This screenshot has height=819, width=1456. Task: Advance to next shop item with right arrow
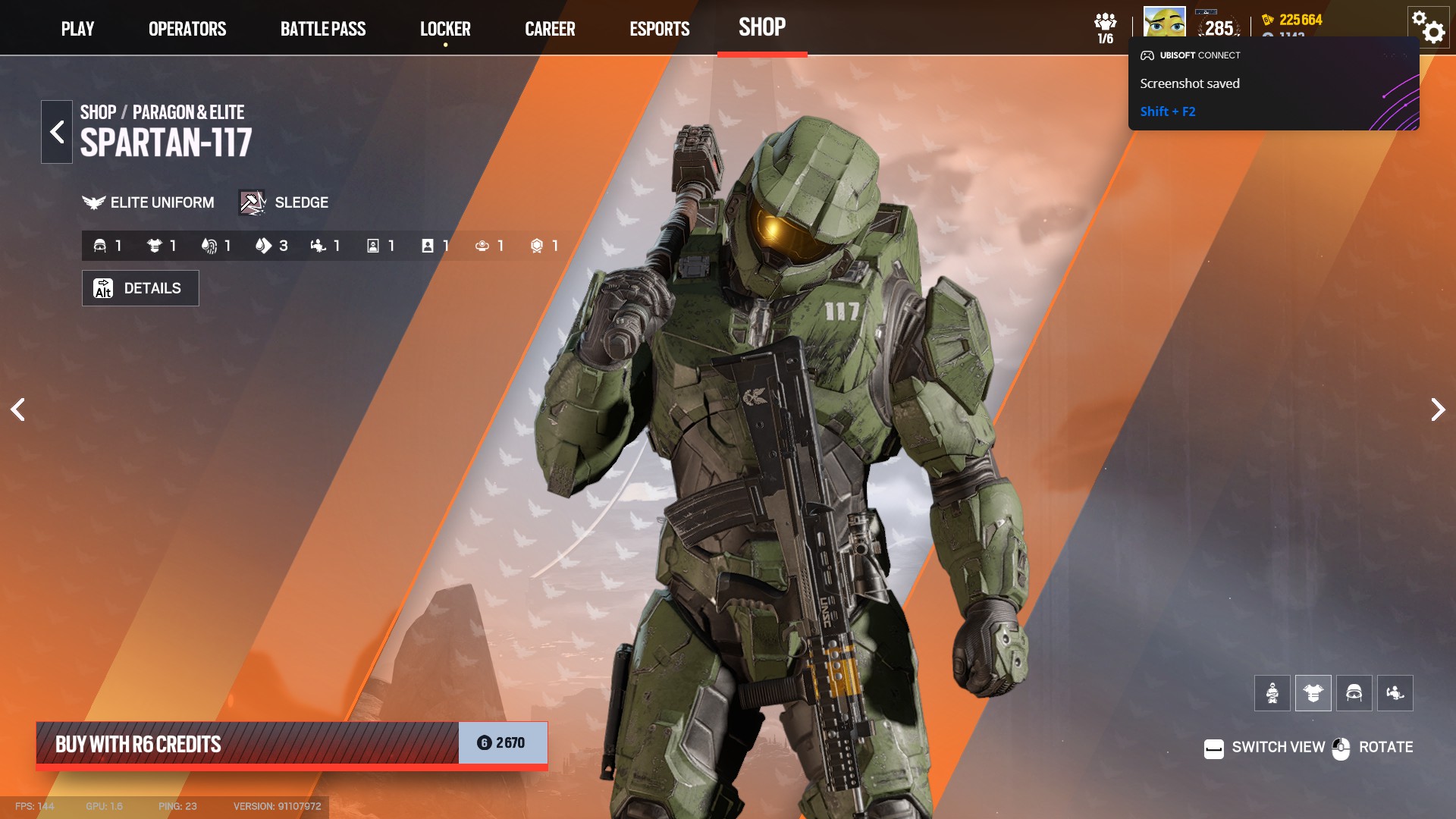coord(1437,409)
